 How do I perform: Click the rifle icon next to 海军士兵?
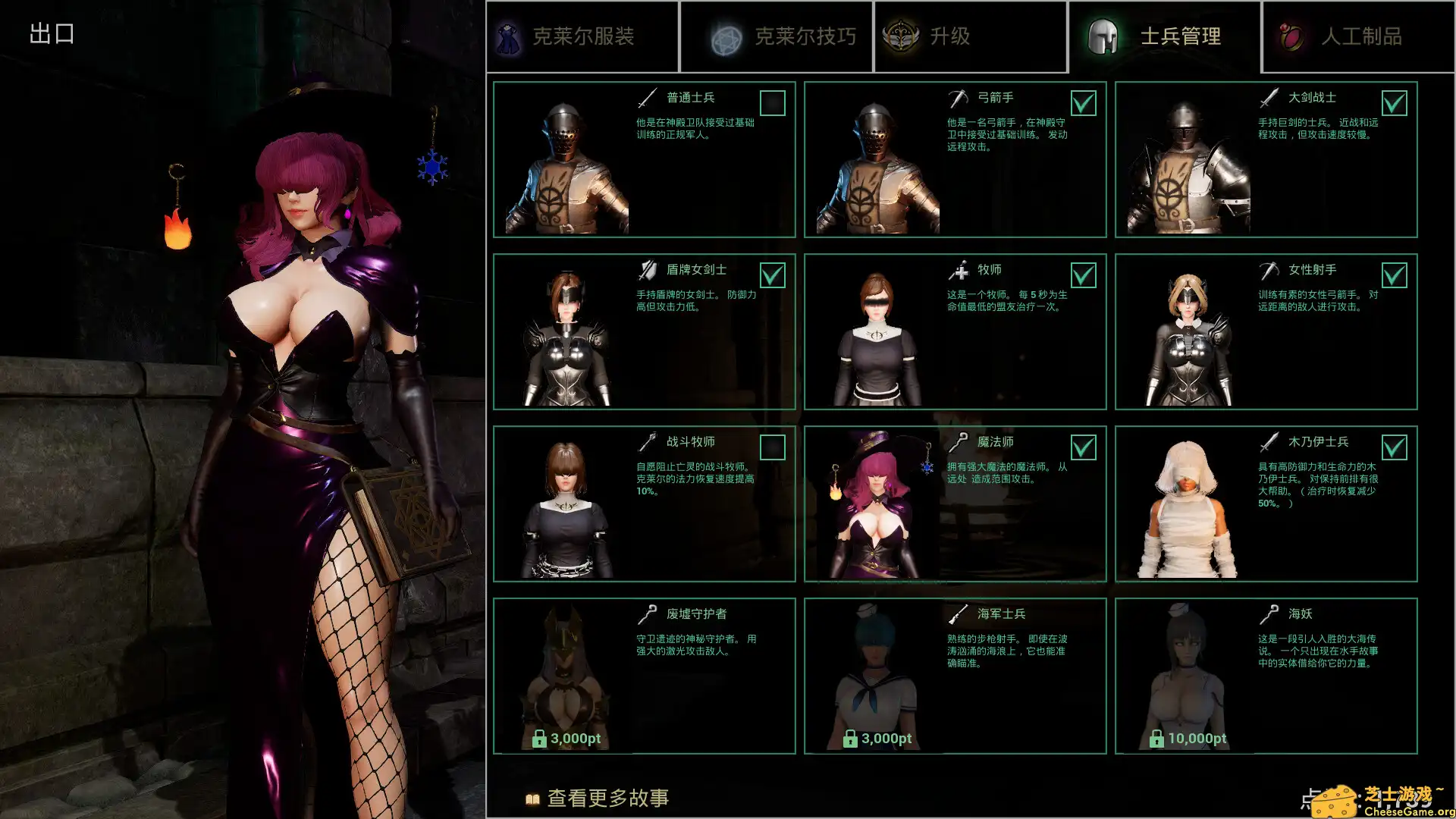[x=957, y=613]
